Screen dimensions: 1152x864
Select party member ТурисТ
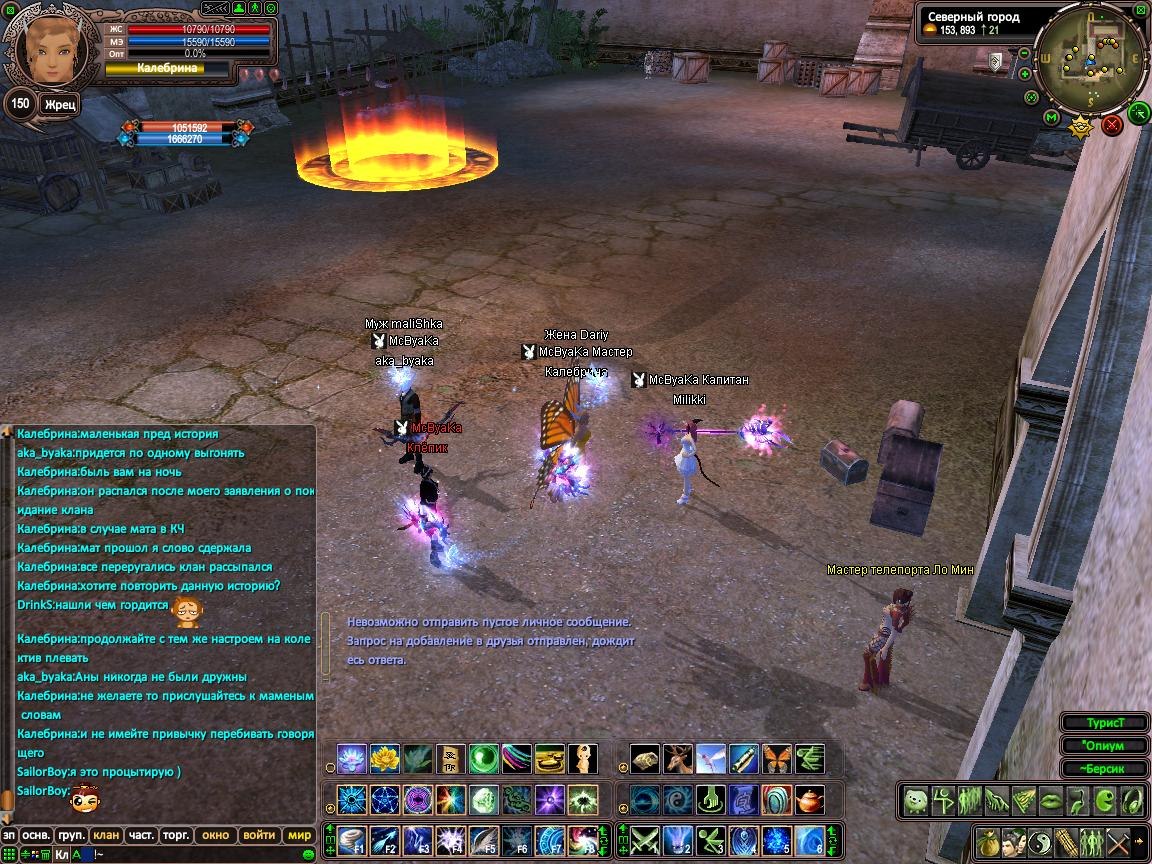[1105, 722]
